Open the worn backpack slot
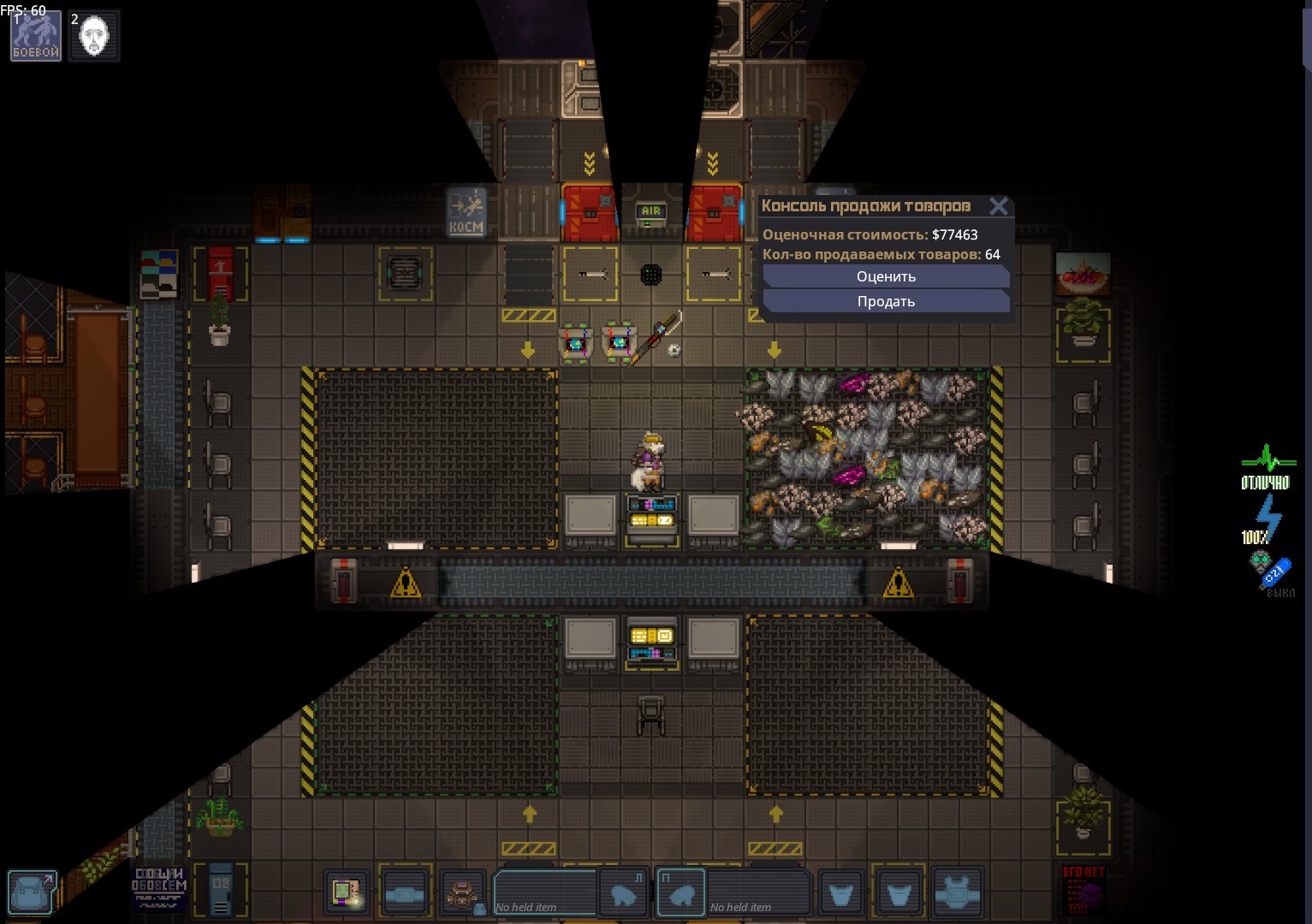This screenshot has width=1312, height=924. pos(463,894)
